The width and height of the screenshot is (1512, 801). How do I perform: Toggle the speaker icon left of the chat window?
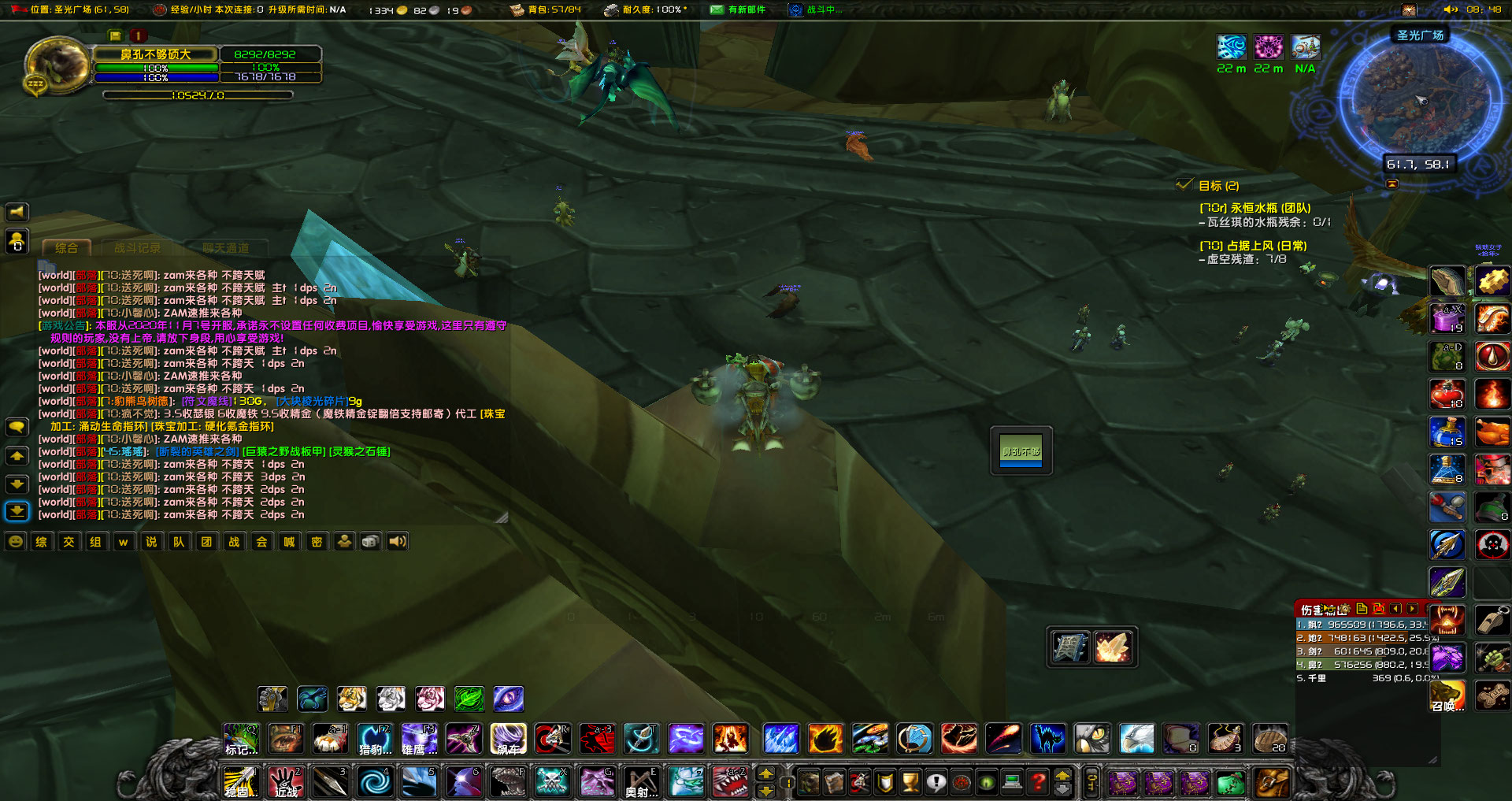[x=17, y=211]
